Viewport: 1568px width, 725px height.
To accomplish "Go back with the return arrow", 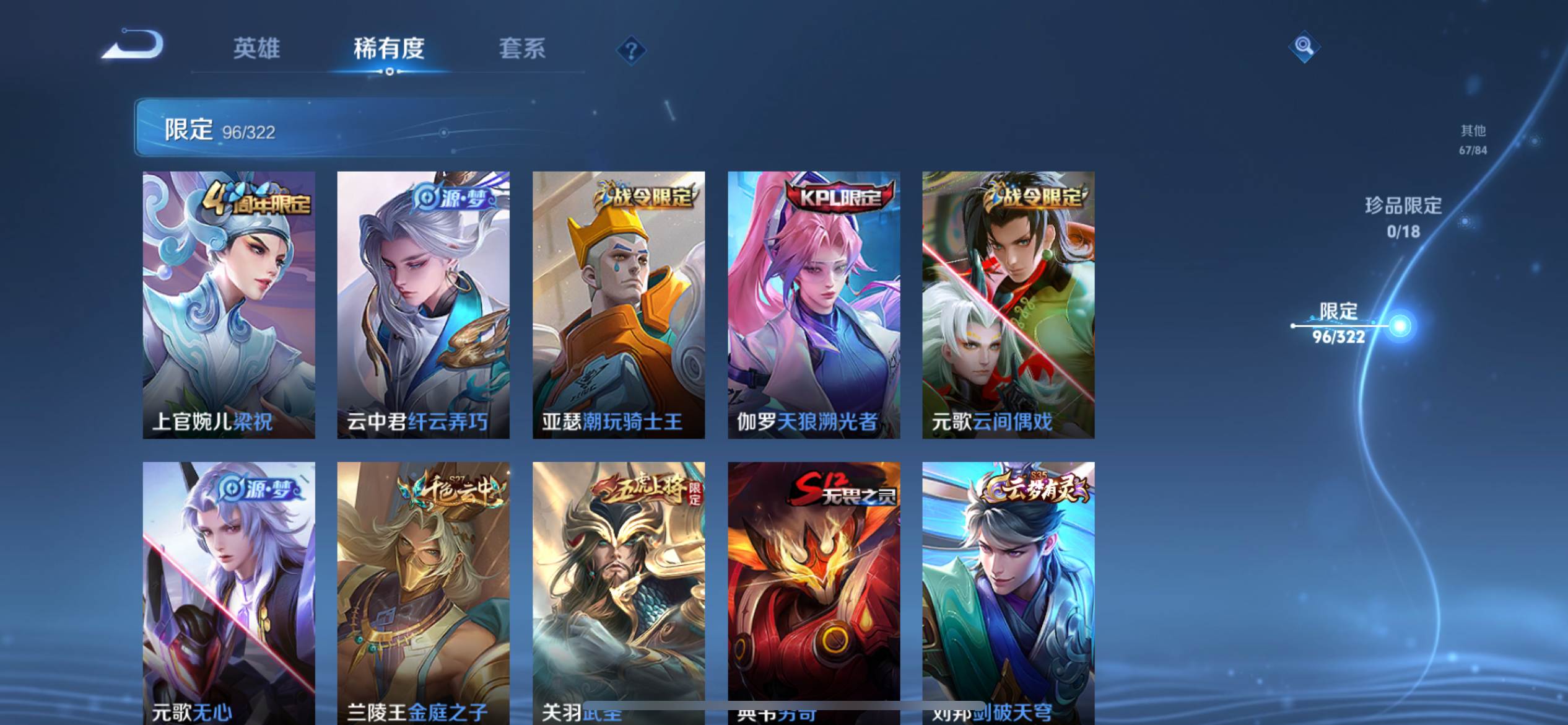I will [x=134, y=45].
